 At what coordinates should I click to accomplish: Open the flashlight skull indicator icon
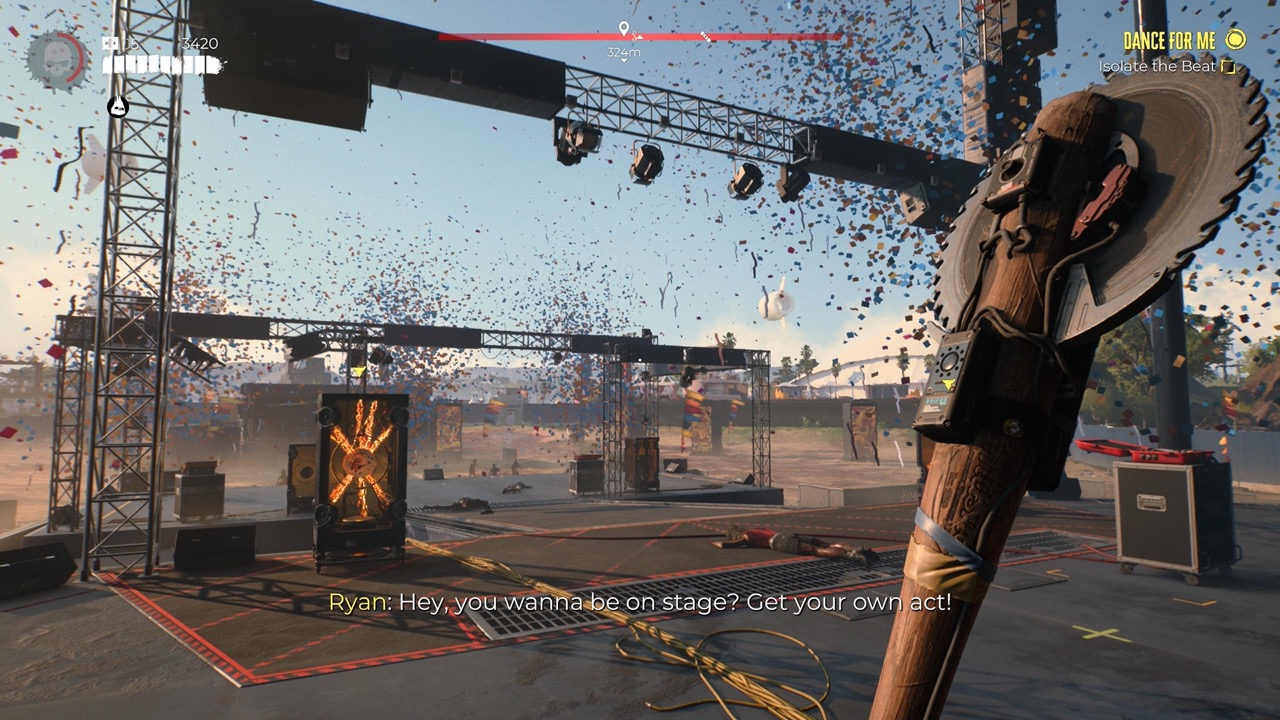pyautogui.click(x=117, y=105)
